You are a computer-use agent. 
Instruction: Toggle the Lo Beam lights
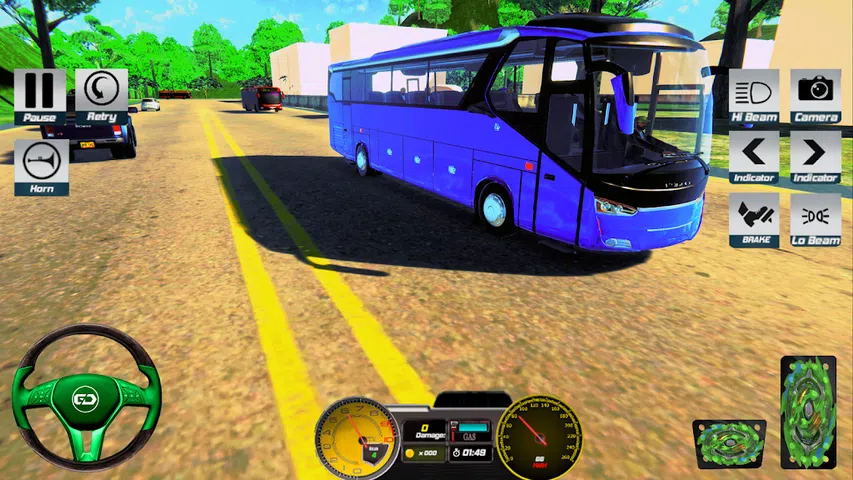(815, 217)
